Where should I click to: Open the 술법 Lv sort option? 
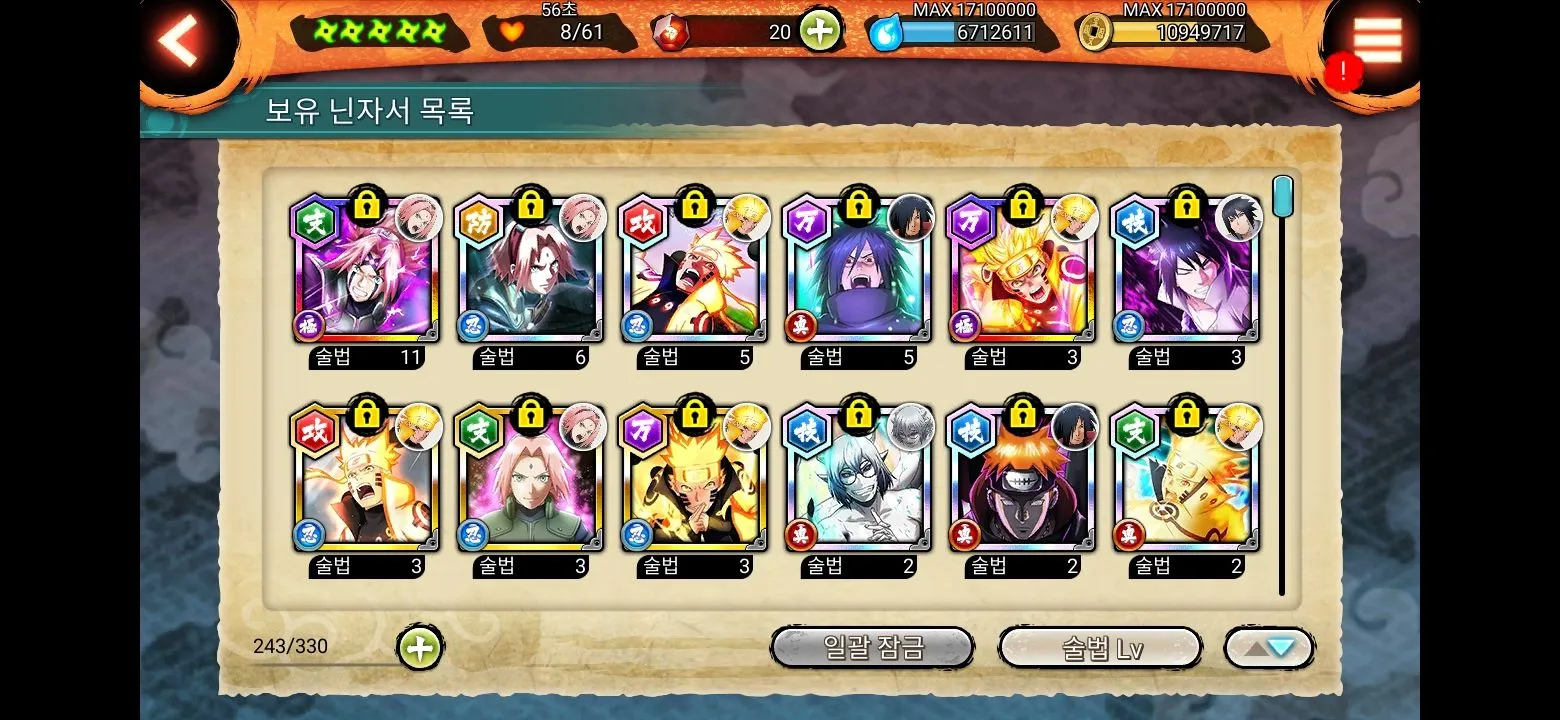tap(1100, 648)
